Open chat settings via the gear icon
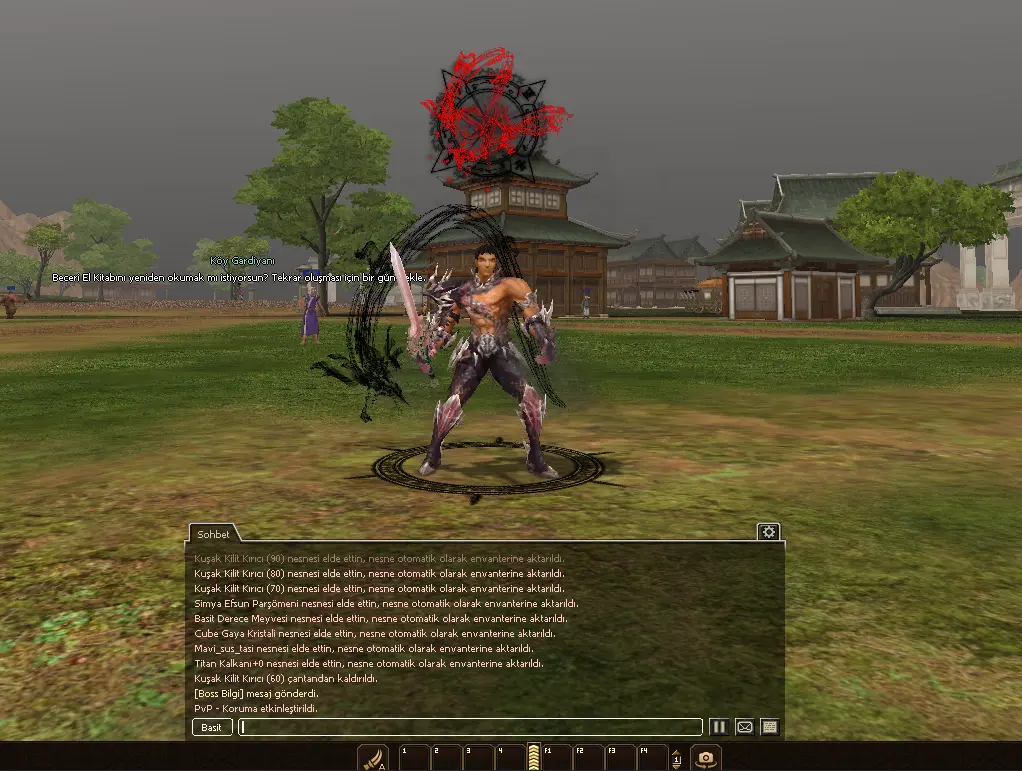 (768, 532)
